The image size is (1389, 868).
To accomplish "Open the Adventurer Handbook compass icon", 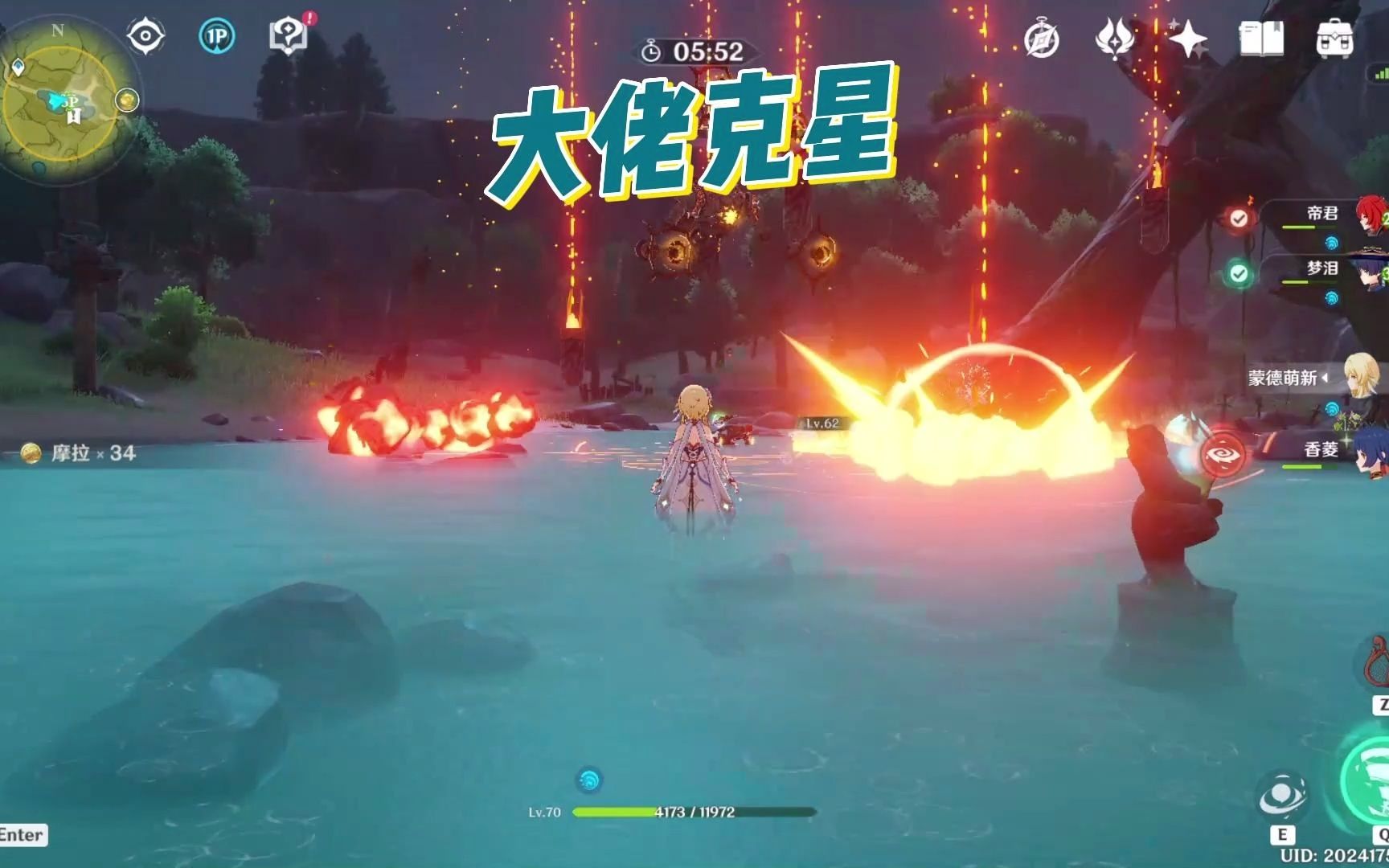I will pyautogui.click(x=1043, y=35).
